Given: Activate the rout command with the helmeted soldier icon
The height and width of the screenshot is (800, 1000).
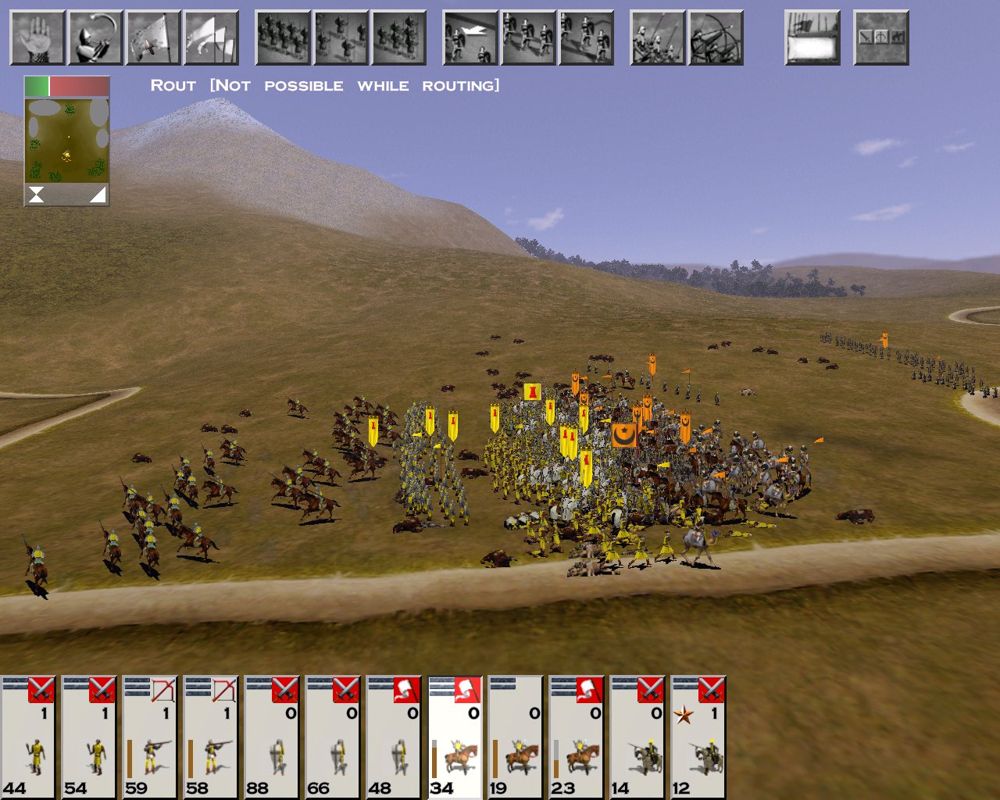Looking at the screenshot, I should point(95,37).
